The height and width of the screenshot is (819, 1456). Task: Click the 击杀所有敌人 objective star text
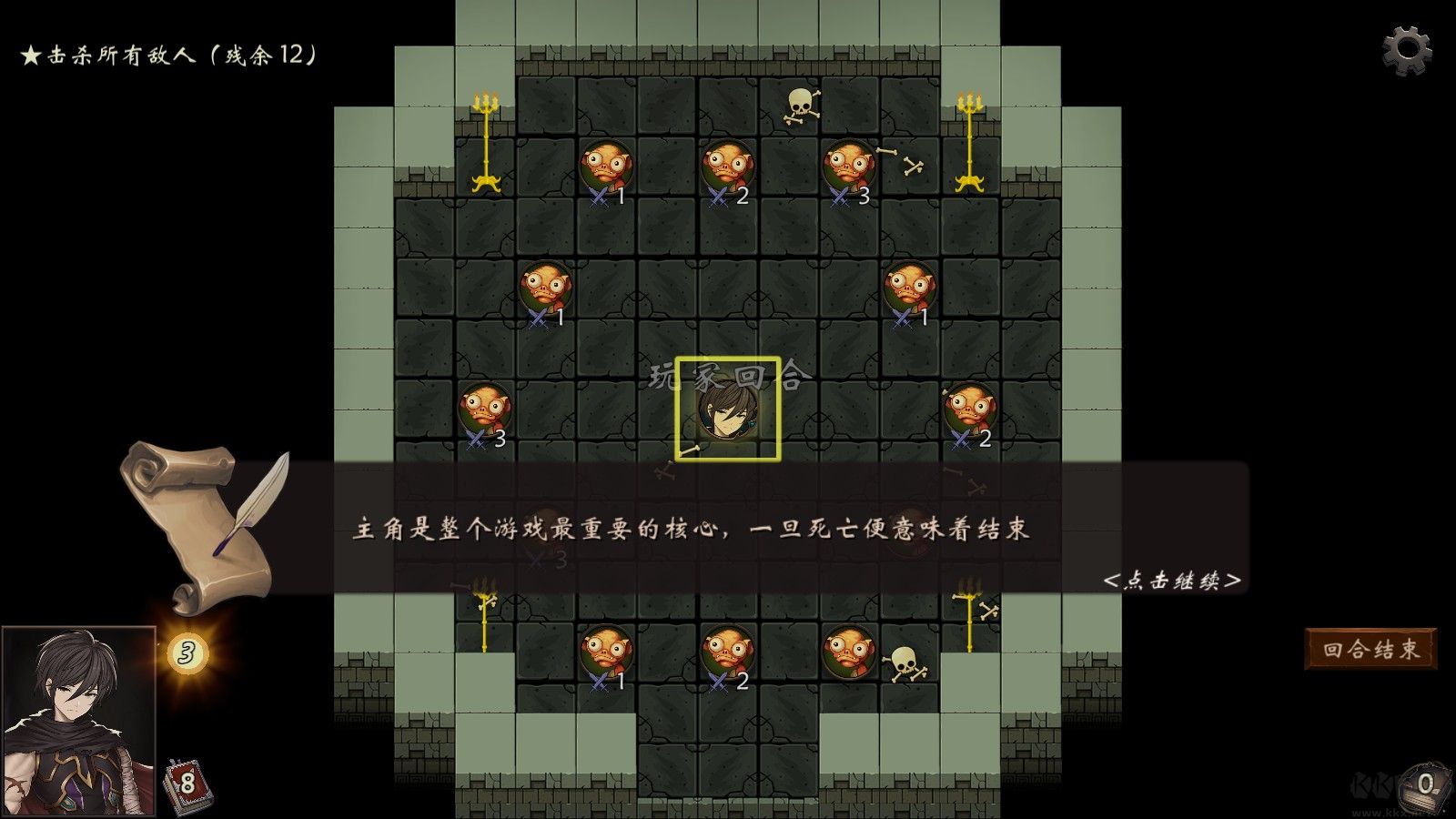(168, 55)
